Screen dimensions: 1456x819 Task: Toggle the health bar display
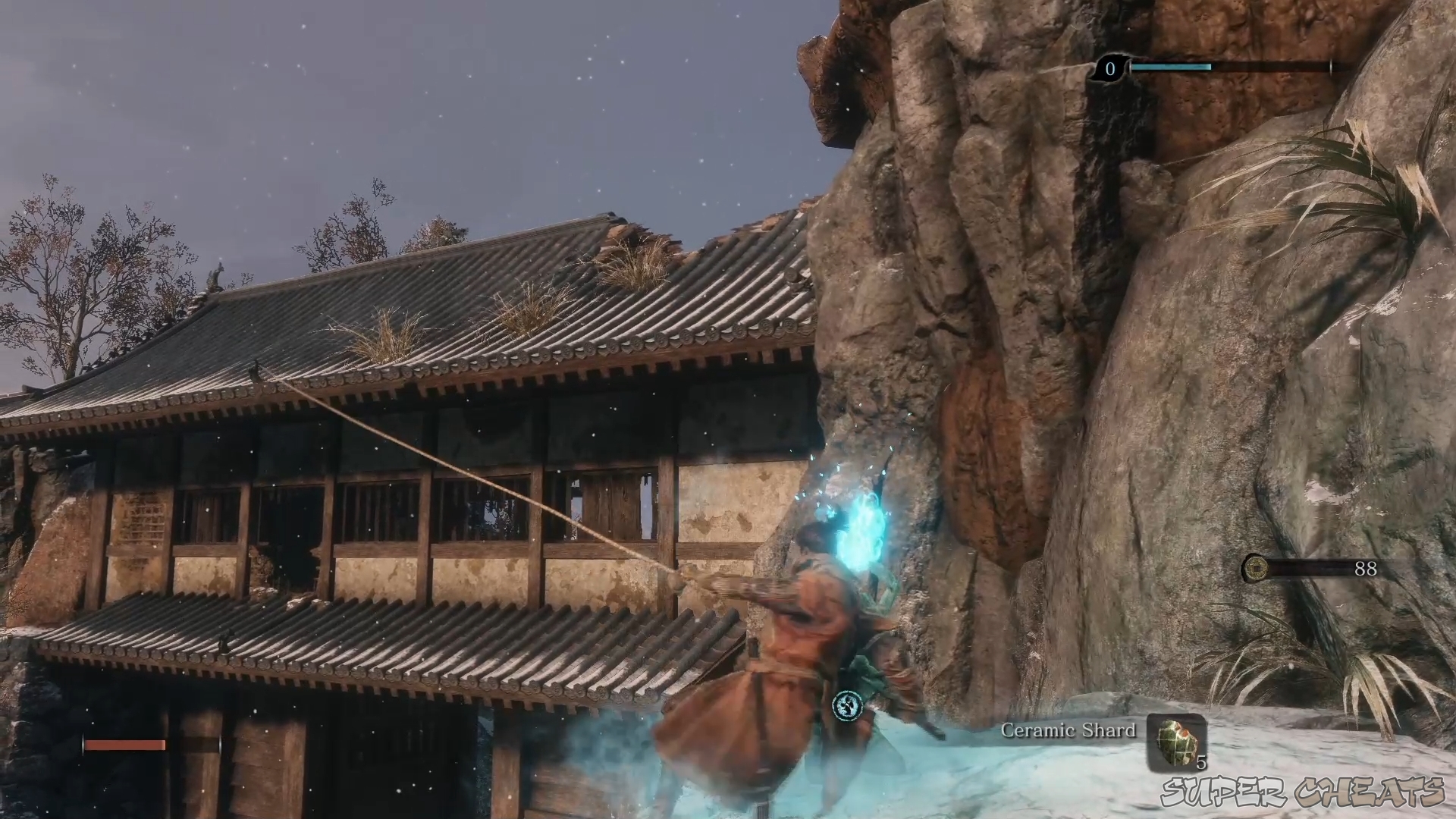click(x=125, y=745)
